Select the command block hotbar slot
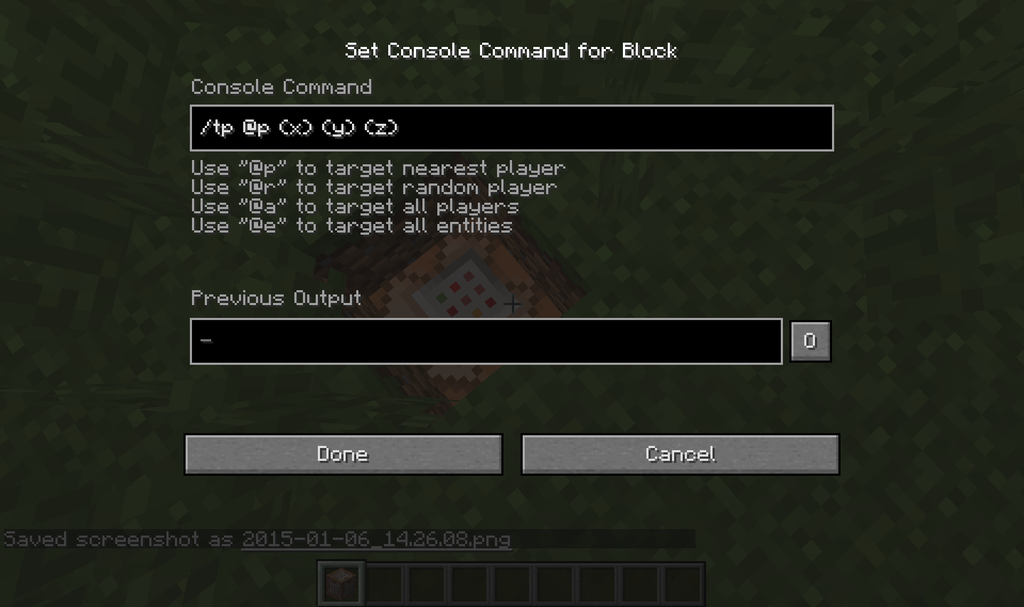Screen dimensions: 1024x607 click(x=342, y=584)
